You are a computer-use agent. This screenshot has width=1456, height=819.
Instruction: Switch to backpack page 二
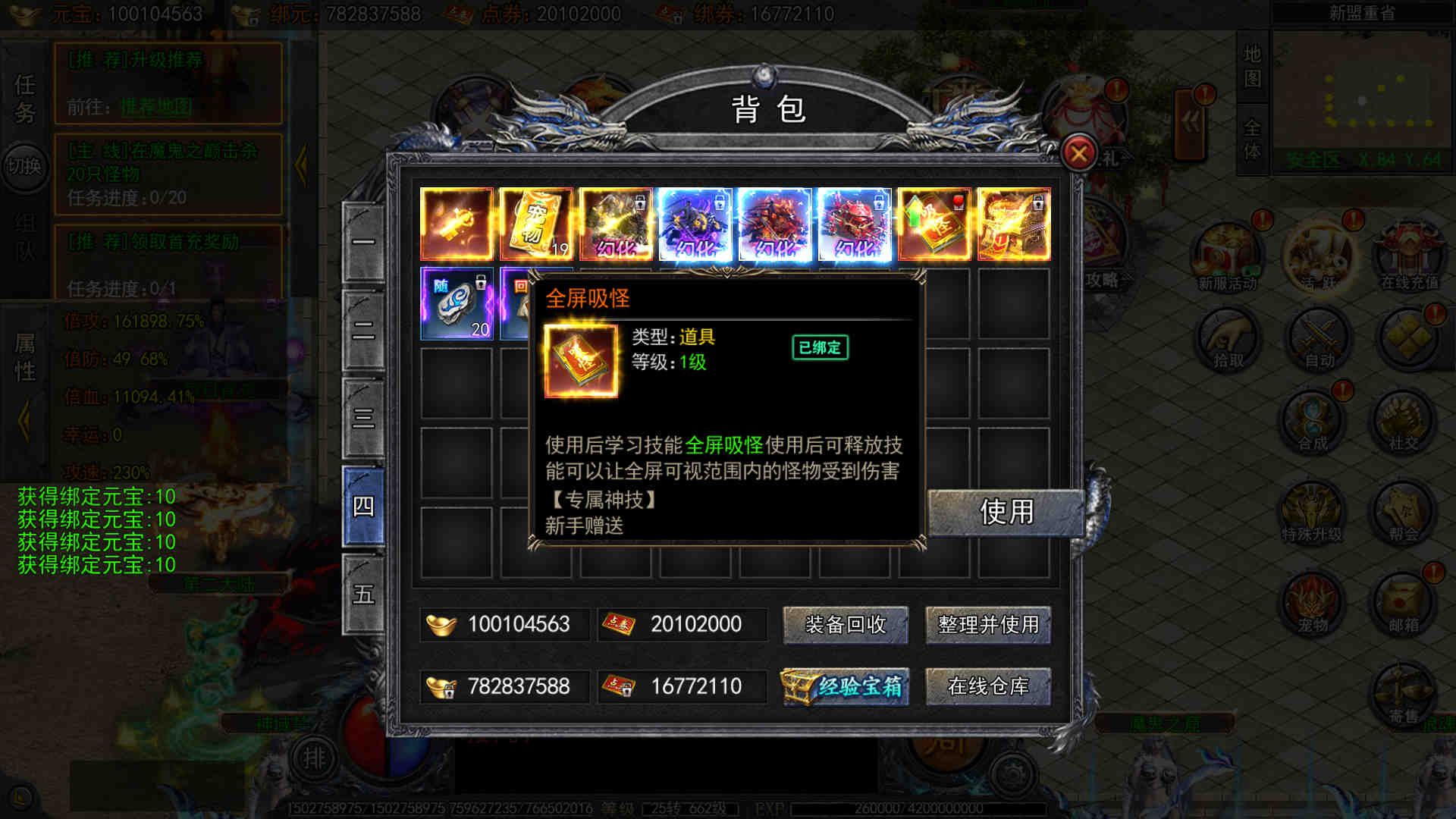tap(363, 331)
